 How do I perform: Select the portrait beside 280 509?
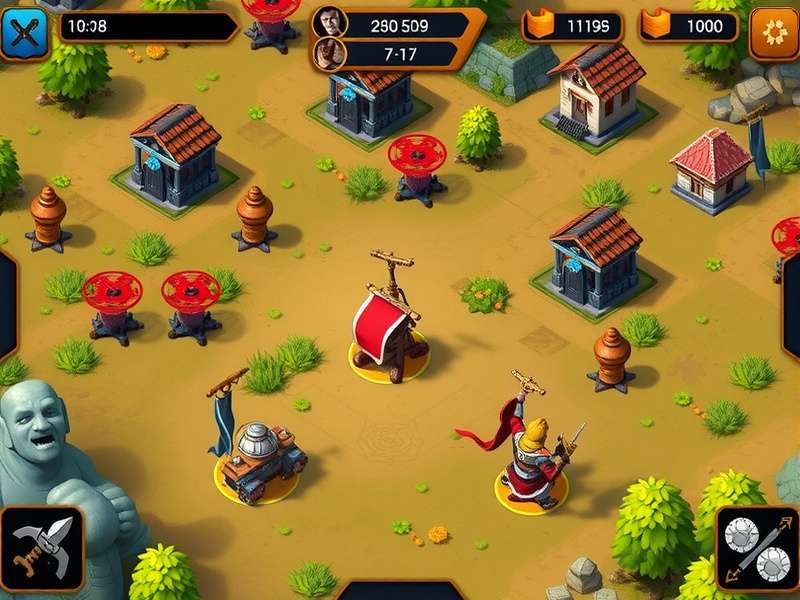[329, 21]
